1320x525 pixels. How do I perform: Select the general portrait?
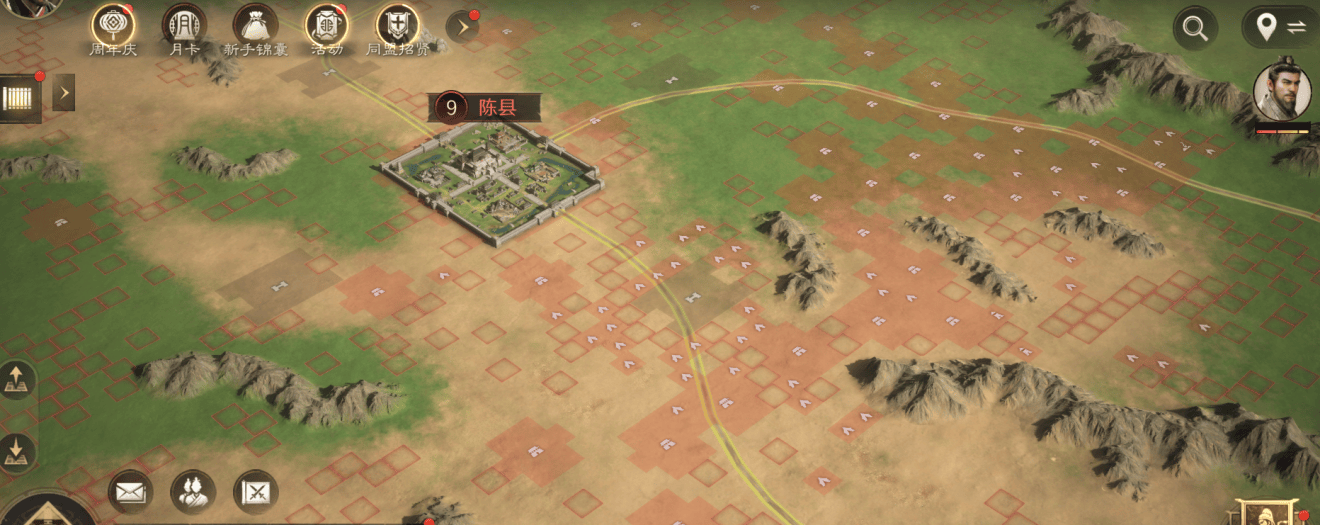(1282, 91)
